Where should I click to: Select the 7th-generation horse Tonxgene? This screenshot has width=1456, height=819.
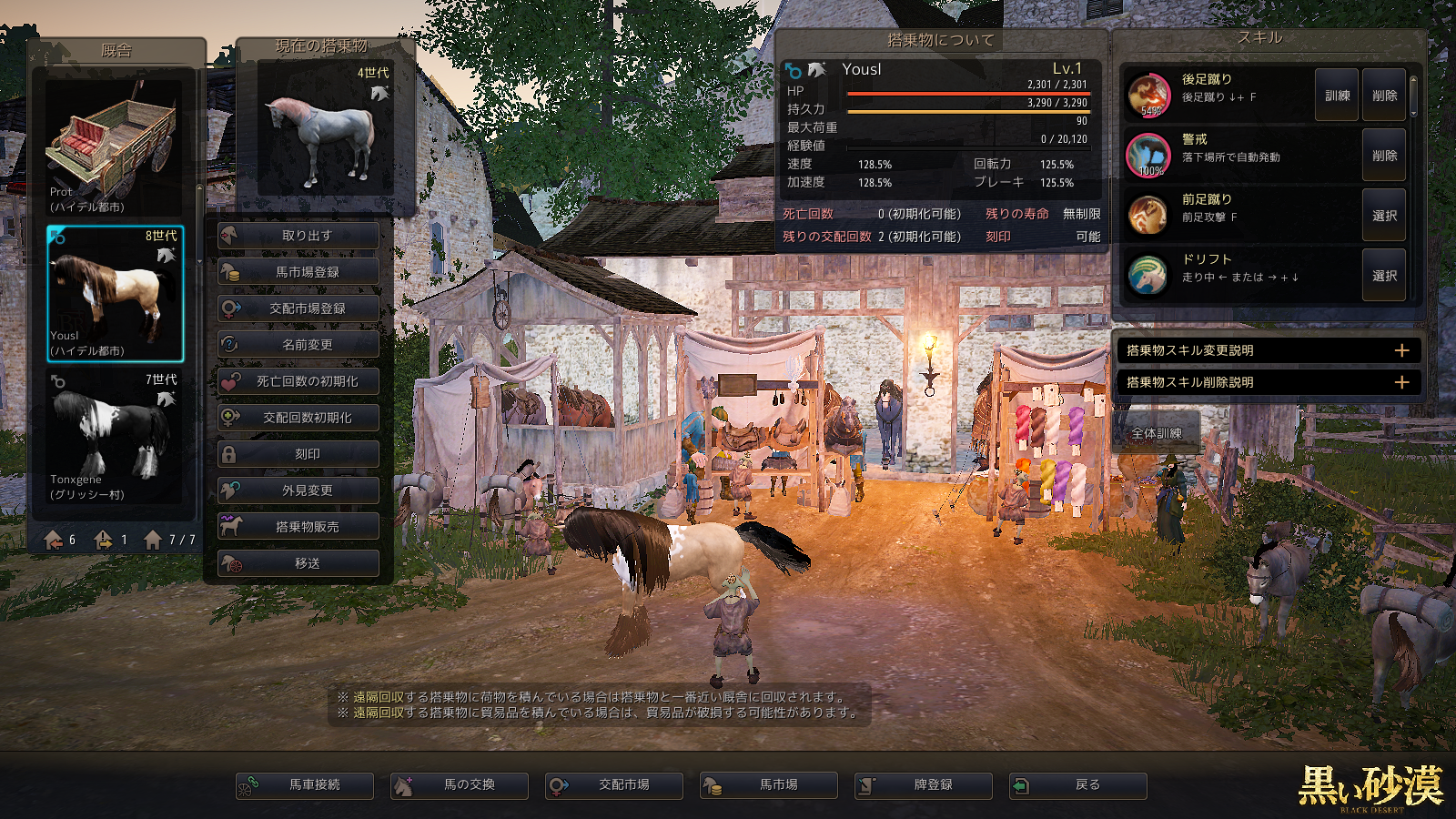tap(114, 435)
